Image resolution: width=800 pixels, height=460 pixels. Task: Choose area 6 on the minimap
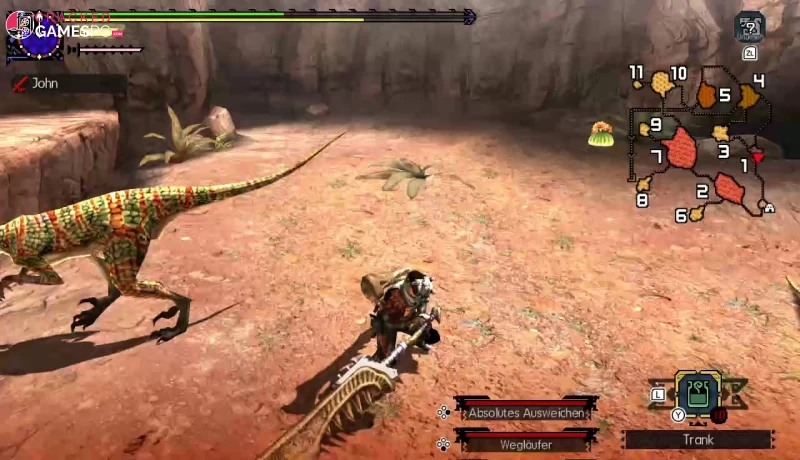696,213
